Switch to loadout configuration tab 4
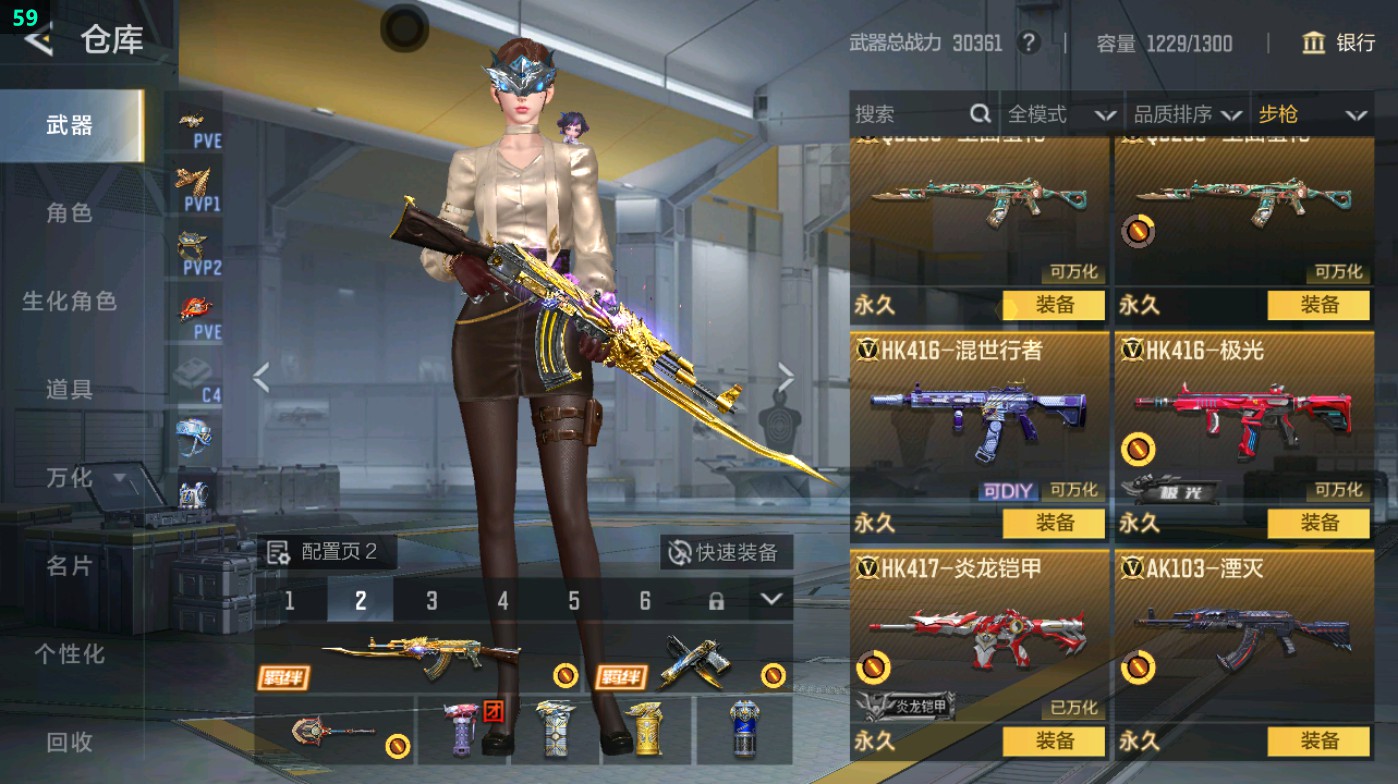Screen dimensions: 1398x784 503,602
